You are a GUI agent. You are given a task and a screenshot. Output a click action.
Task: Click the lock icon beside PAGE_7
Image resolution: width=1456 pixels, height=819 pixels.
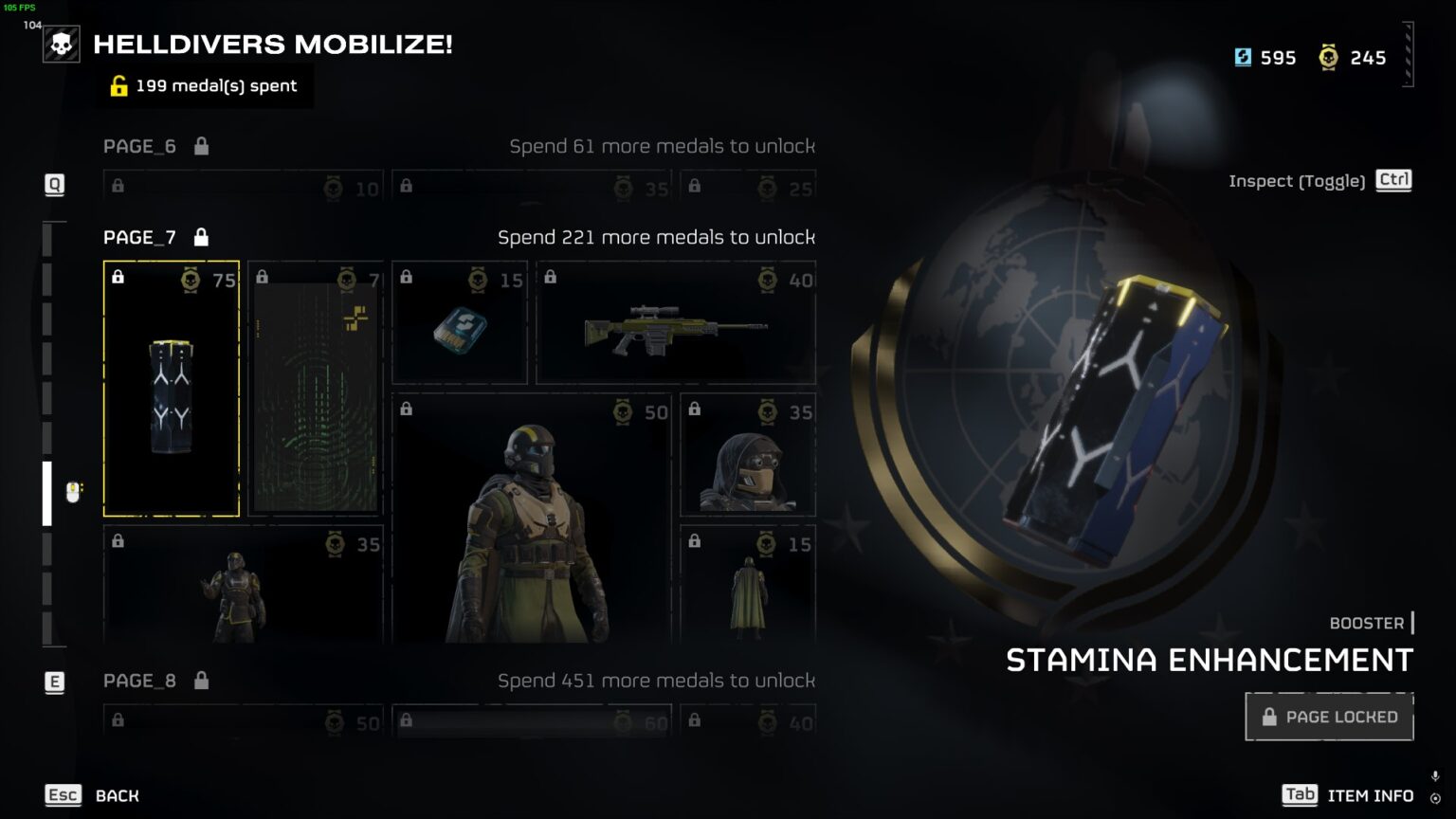201,237
